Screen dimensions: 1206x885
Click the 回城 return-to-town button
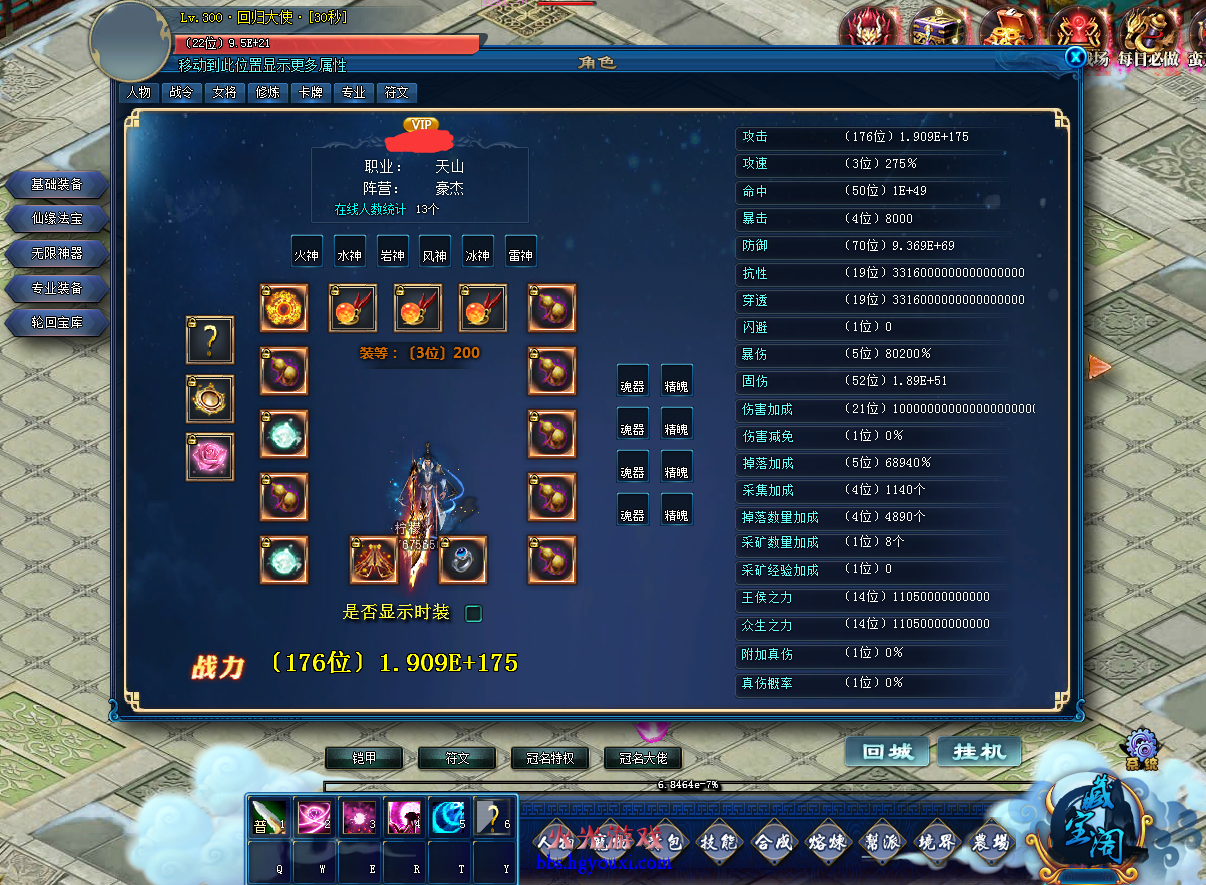[x=886, y=752]
